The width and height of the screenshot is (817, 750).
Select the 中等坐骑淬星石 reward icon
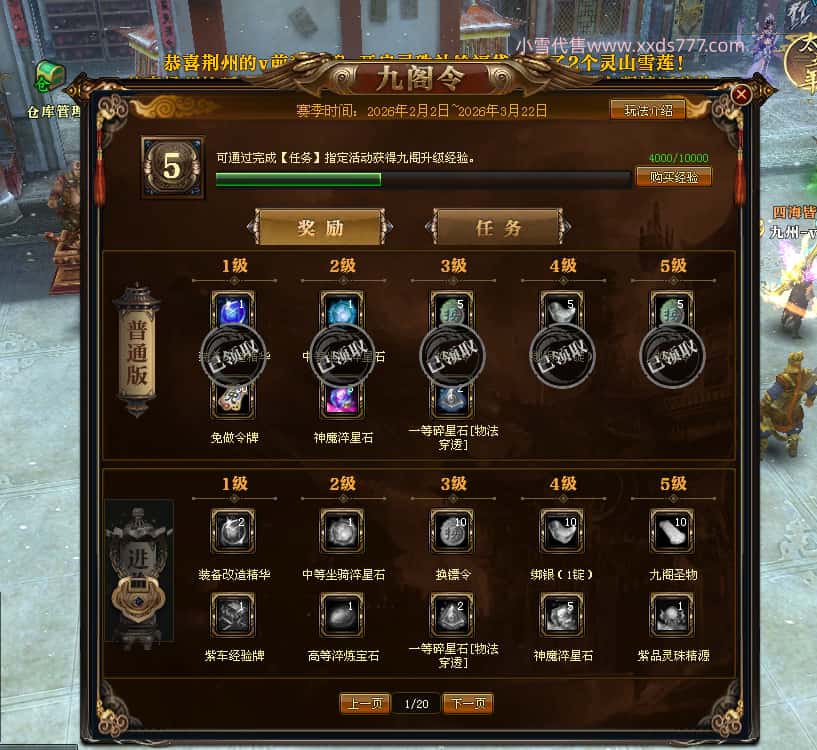(342, 531)
